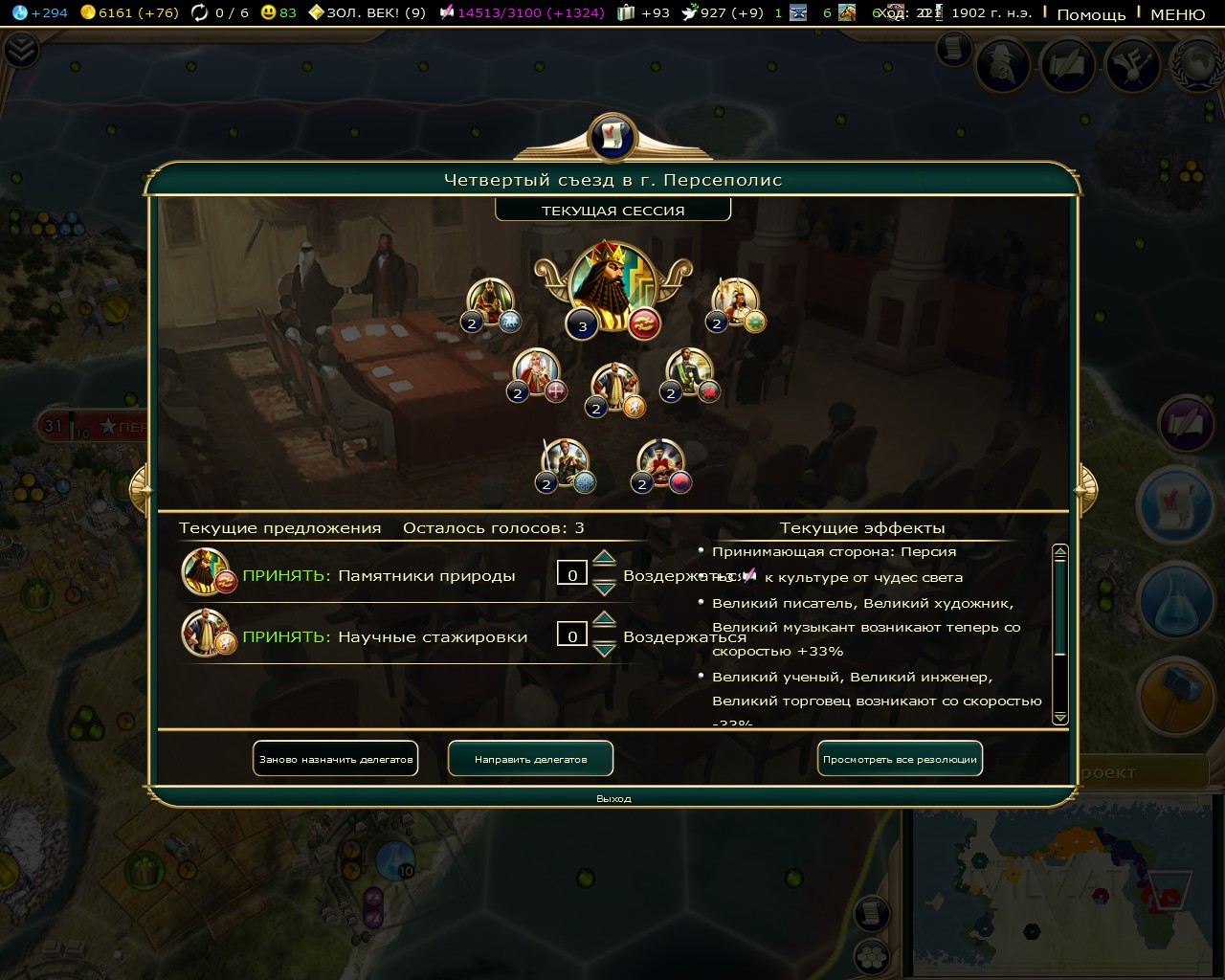Open the "МЕНЮ" in top bar
1225x980 pixels.
[1177, 14]
